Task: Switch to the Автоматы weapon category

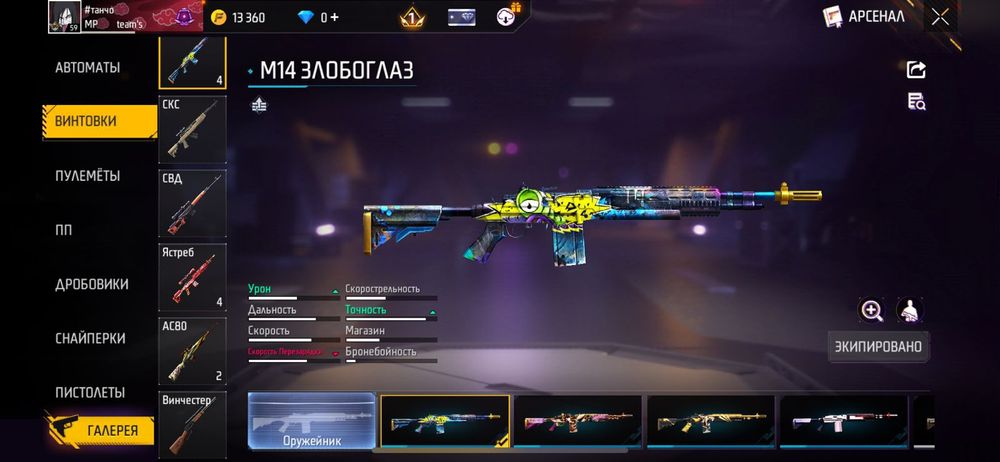Action: point(88,67)
